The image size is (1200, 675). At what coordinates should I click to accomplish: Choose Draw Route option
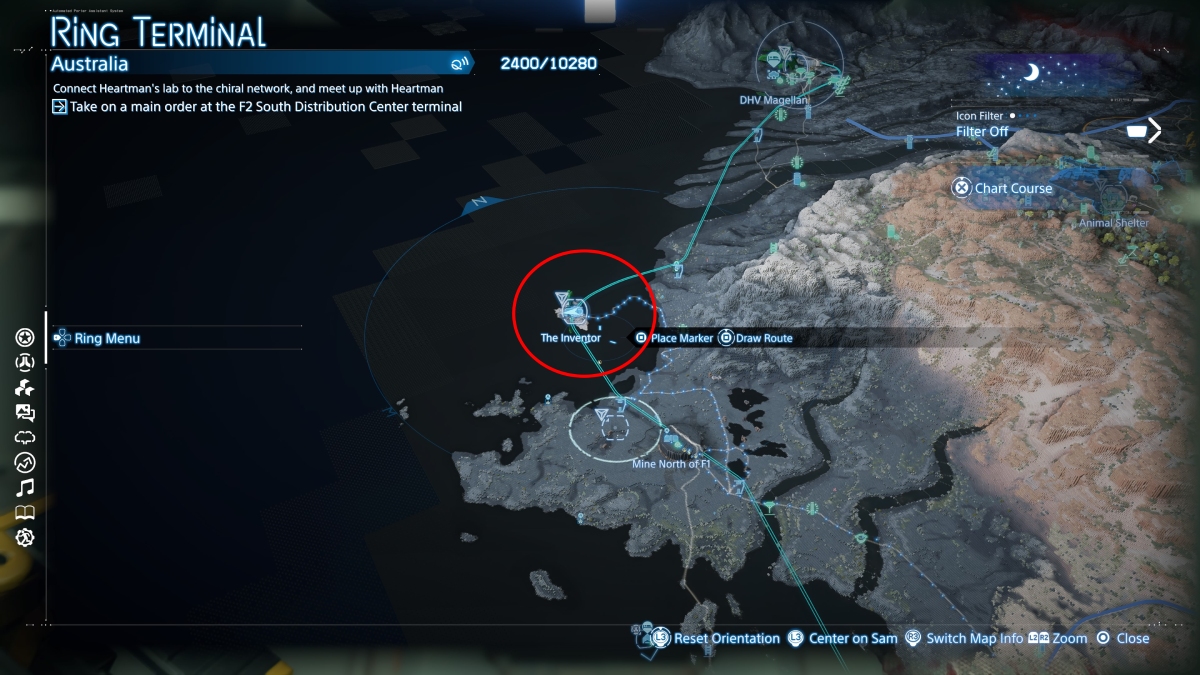[x=756, y=338]
